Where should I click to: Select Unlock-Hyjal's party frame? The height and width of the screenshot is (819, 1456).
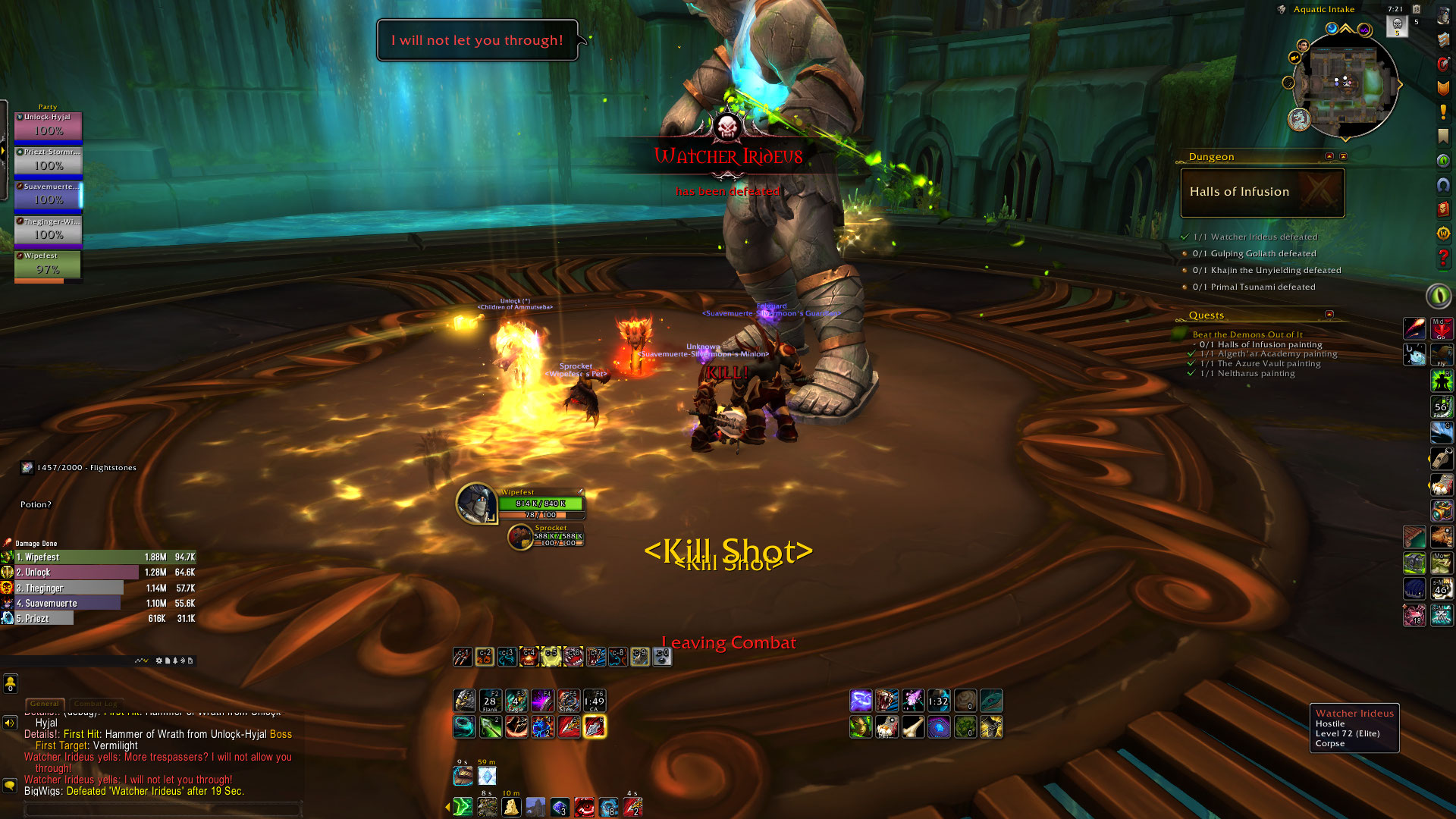[48, 126]
